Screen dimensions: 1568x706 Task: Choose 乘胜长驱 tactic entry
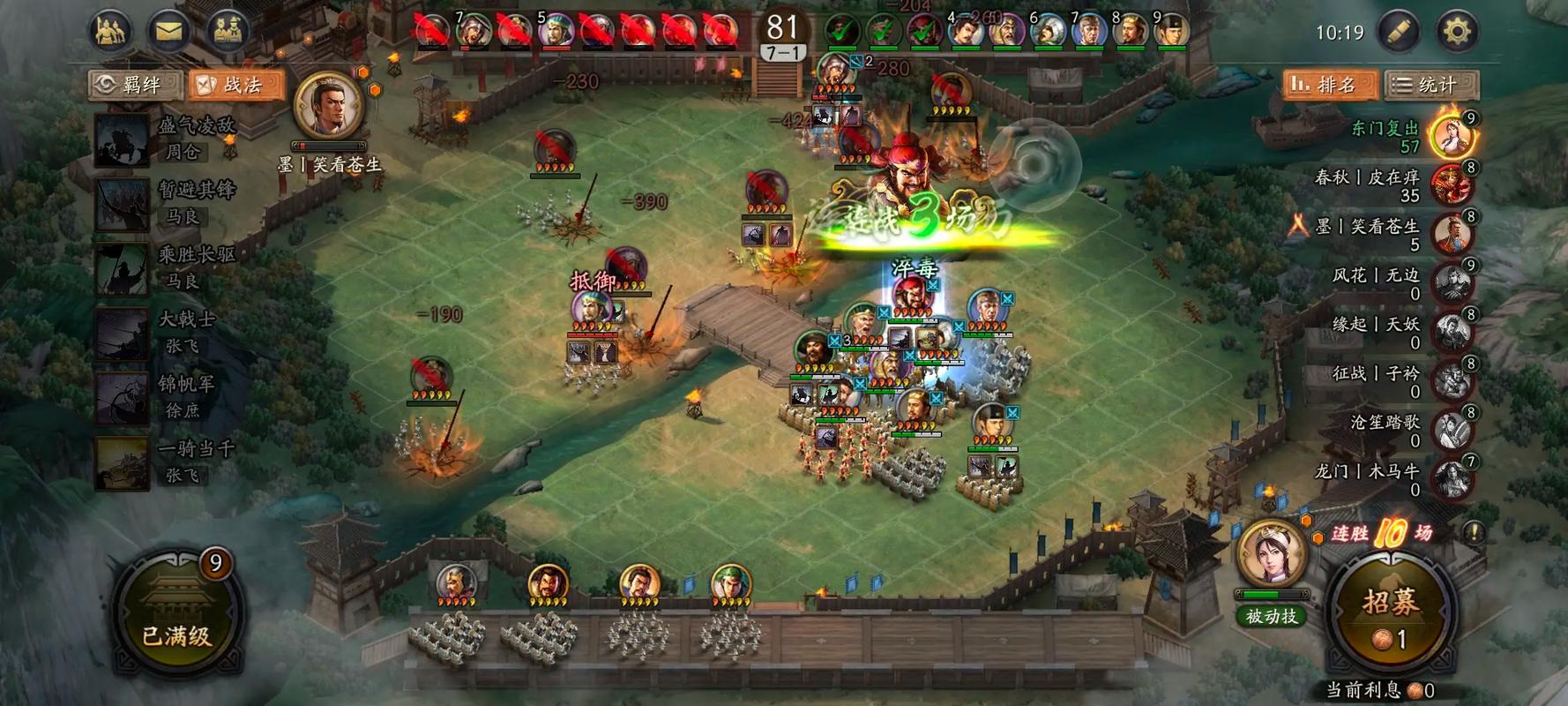pyautogui.click(x=168, y=267)
